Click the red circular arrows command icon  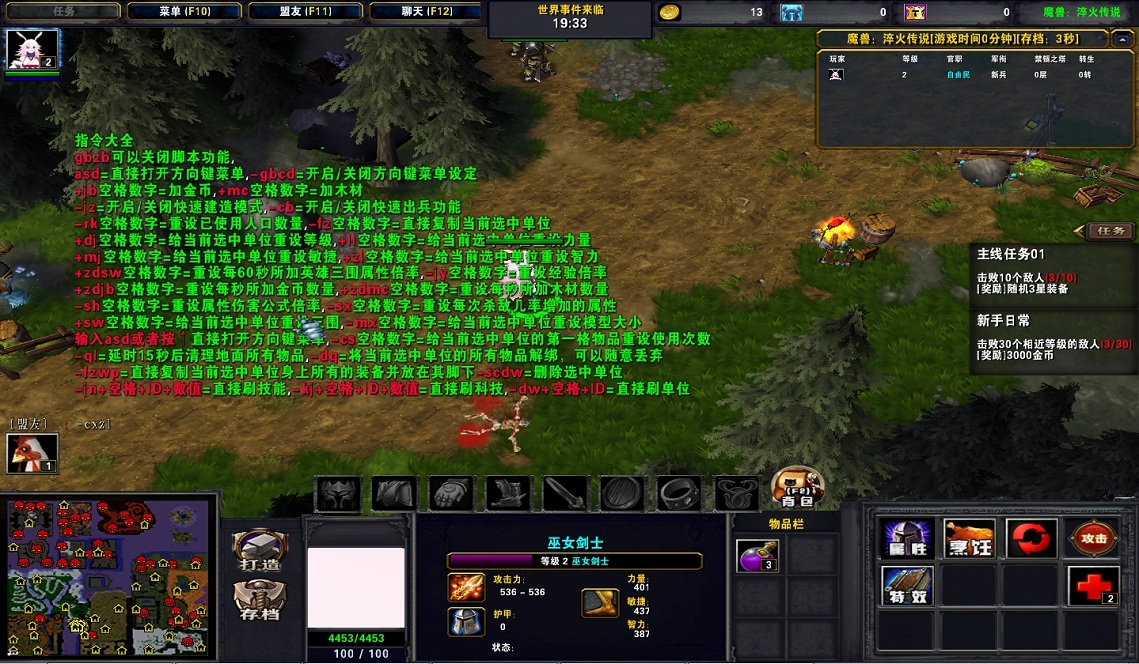1031,539
